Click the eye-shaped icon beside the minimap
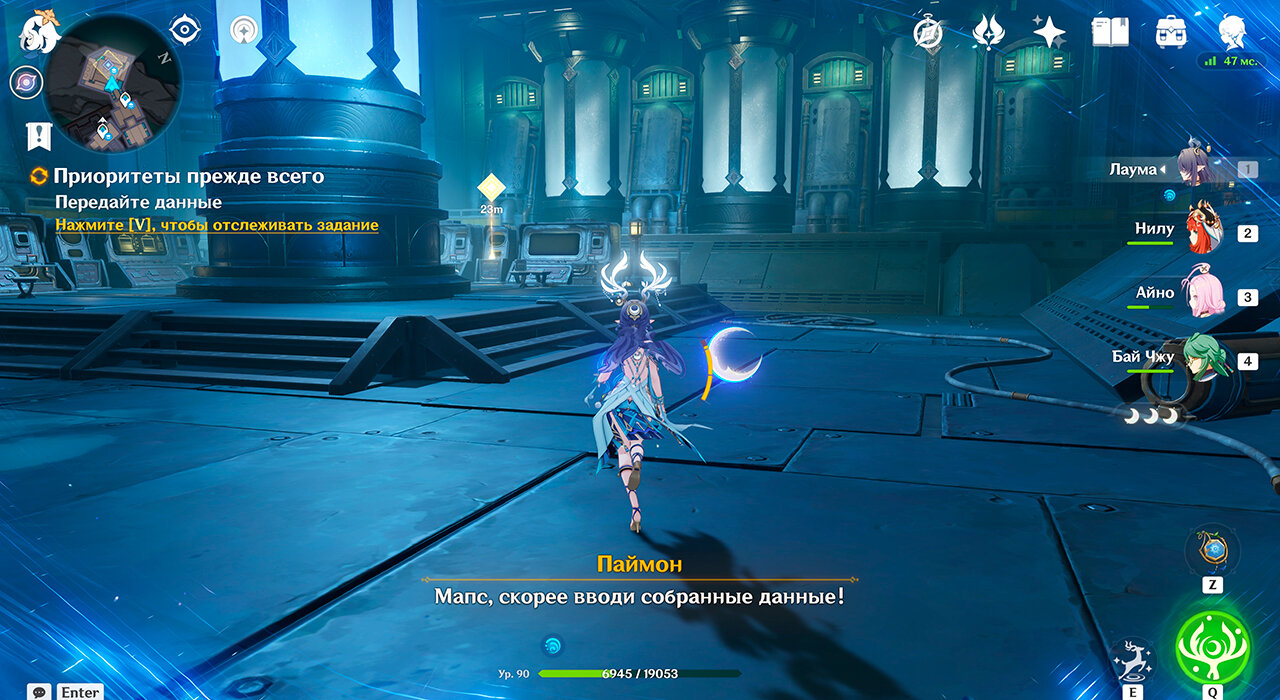Screen dimensions: 1280x700 click(185, 30)
